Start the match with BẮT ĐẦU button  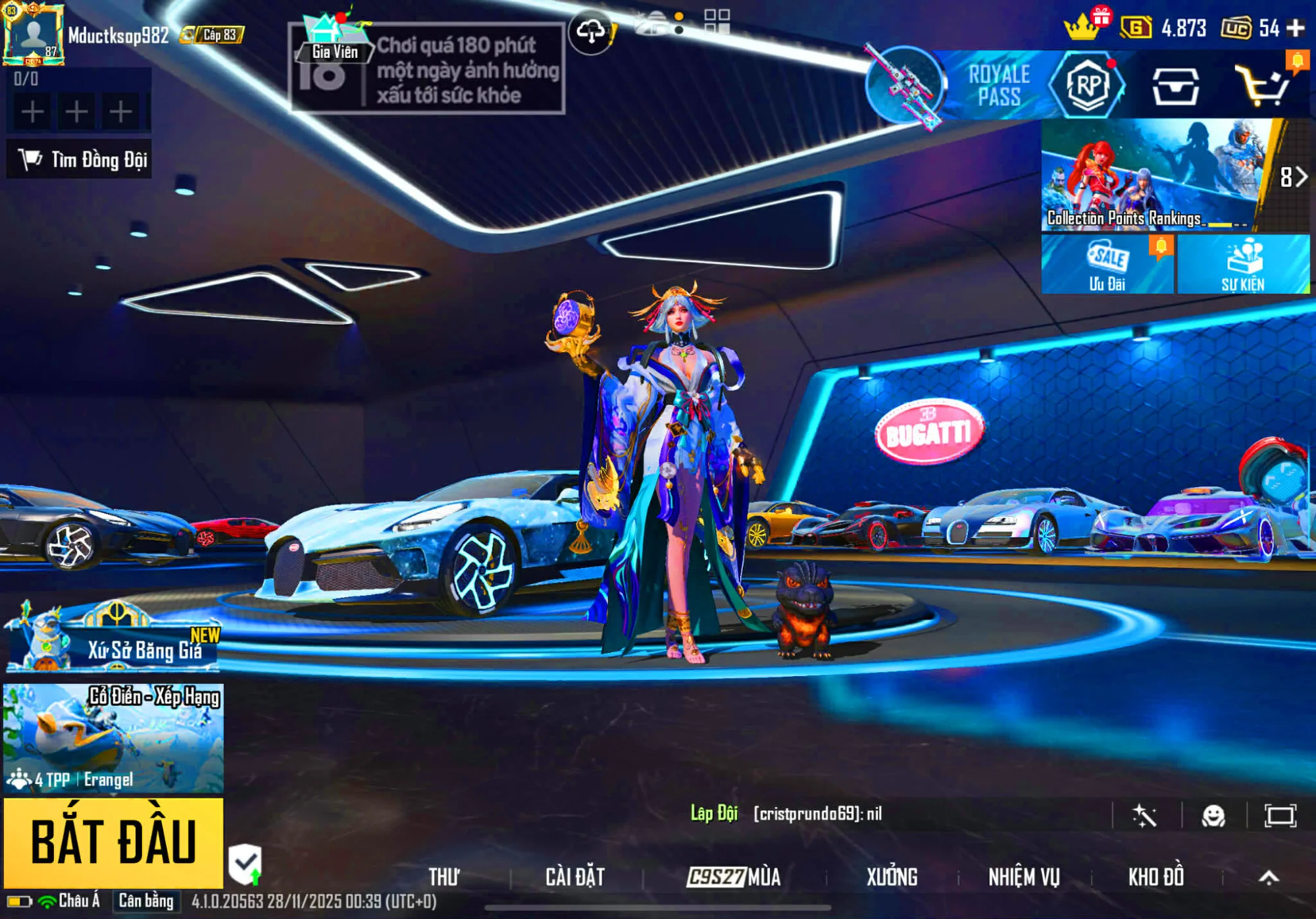113,842
